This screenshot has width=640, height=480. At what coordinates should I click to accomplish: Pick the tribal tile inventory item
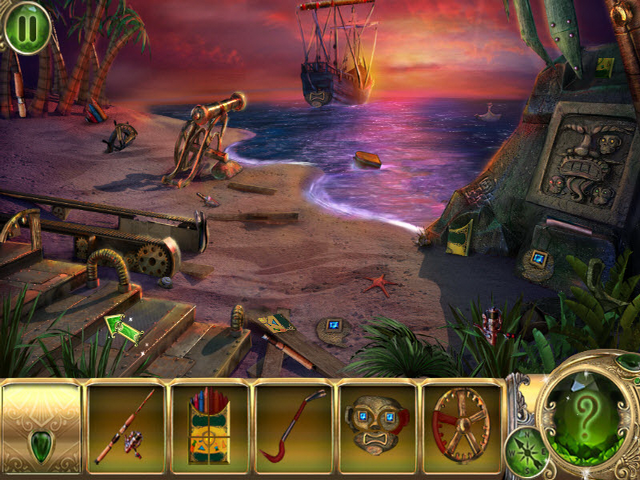tap(210, 427)
